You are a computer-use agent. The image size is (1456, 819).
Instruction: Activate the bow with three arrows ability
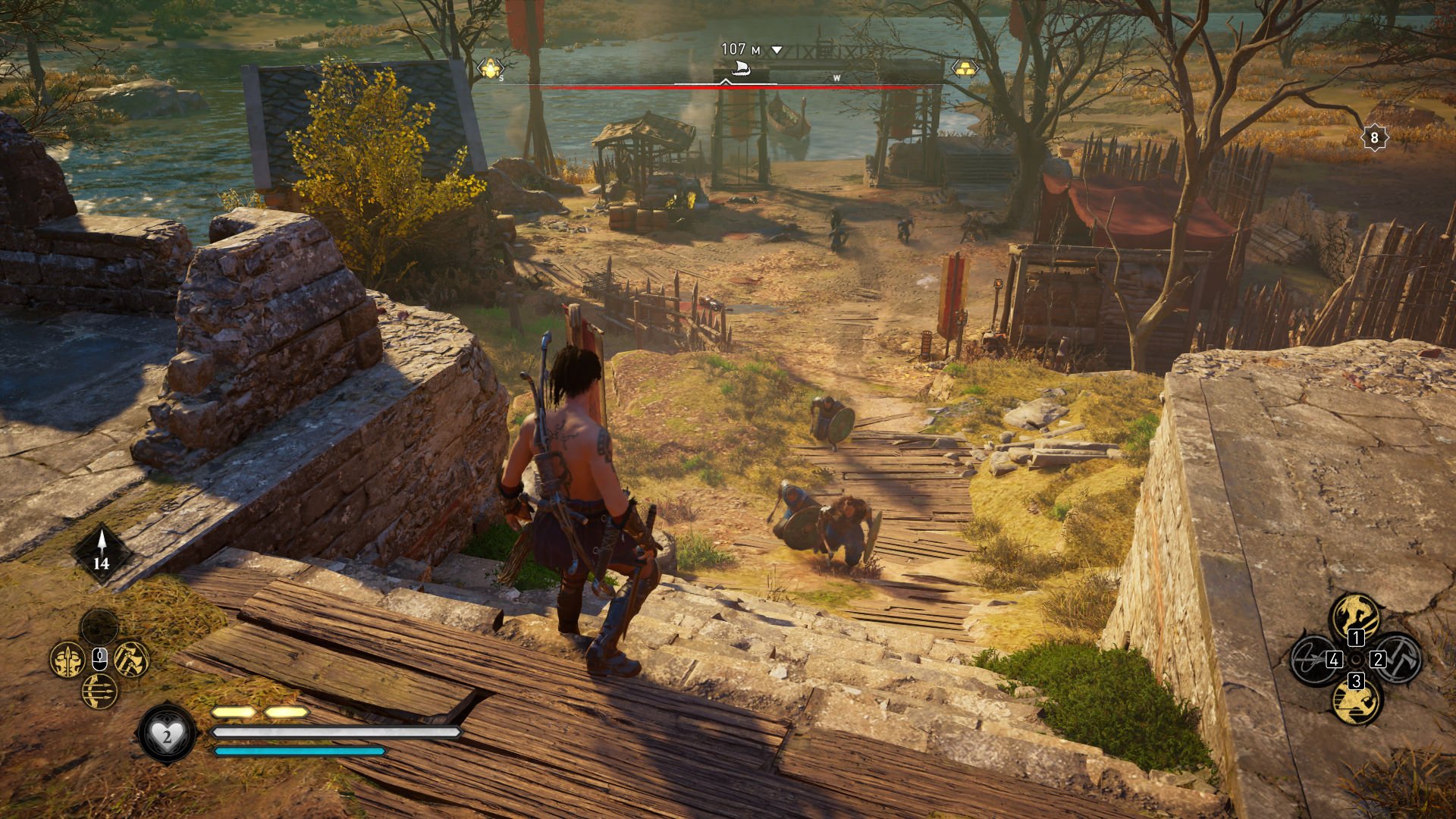click(x=99, y=691)
